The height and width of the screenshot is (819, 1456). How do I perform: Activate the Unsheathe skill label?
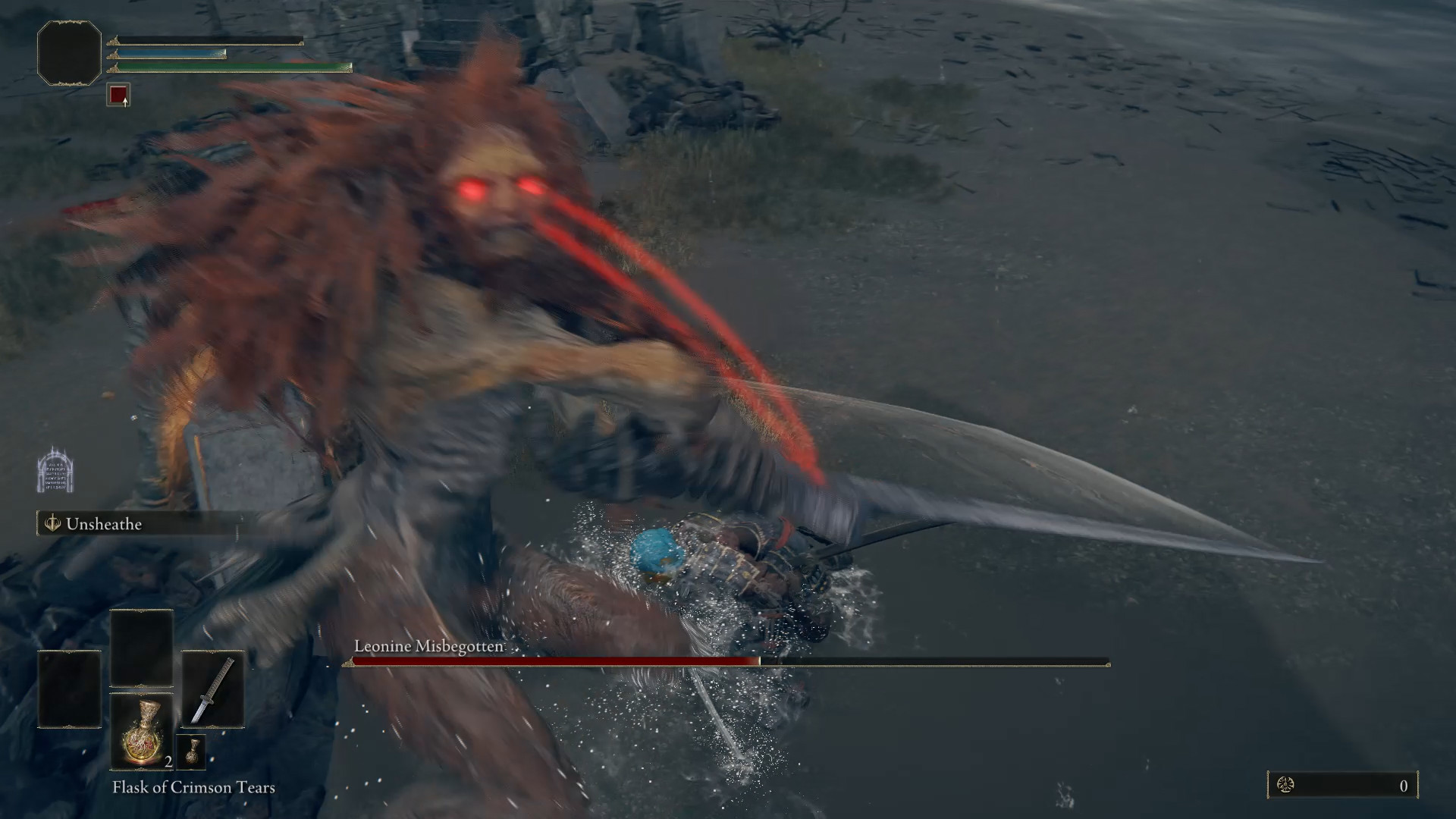coord(103,524)
